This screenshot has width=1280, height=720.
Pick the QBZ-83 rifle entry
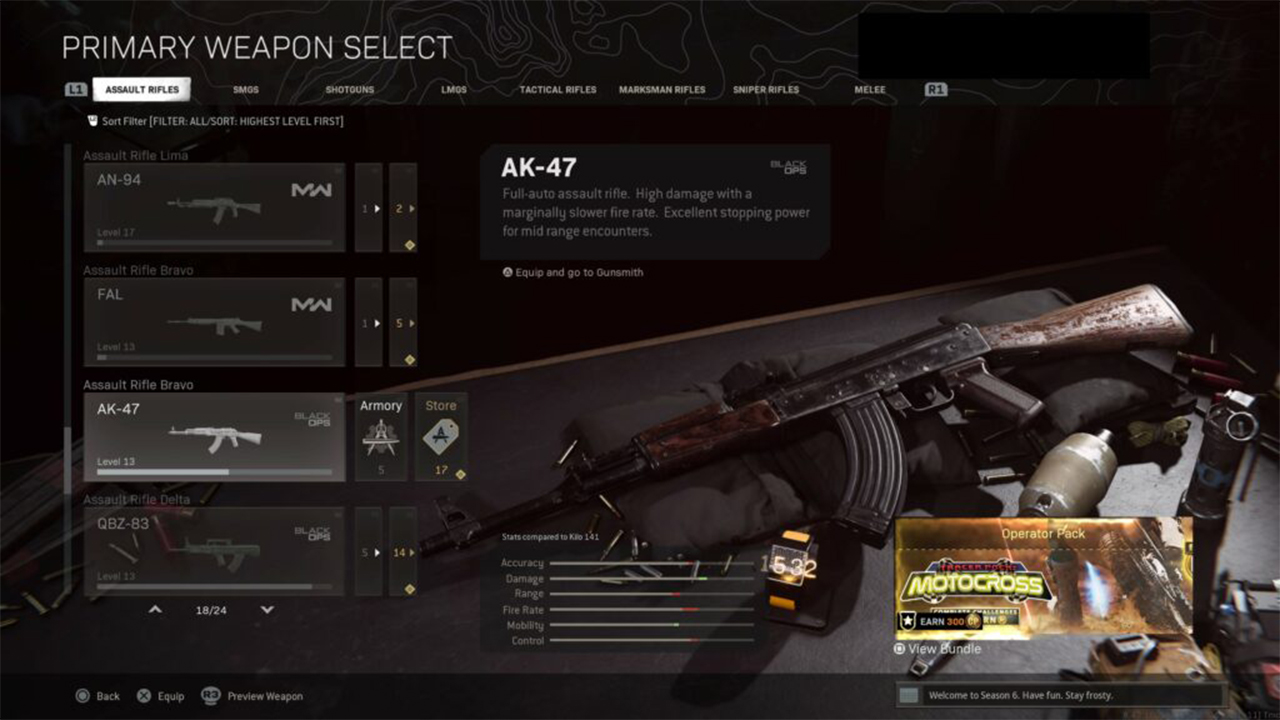(214, 551)
